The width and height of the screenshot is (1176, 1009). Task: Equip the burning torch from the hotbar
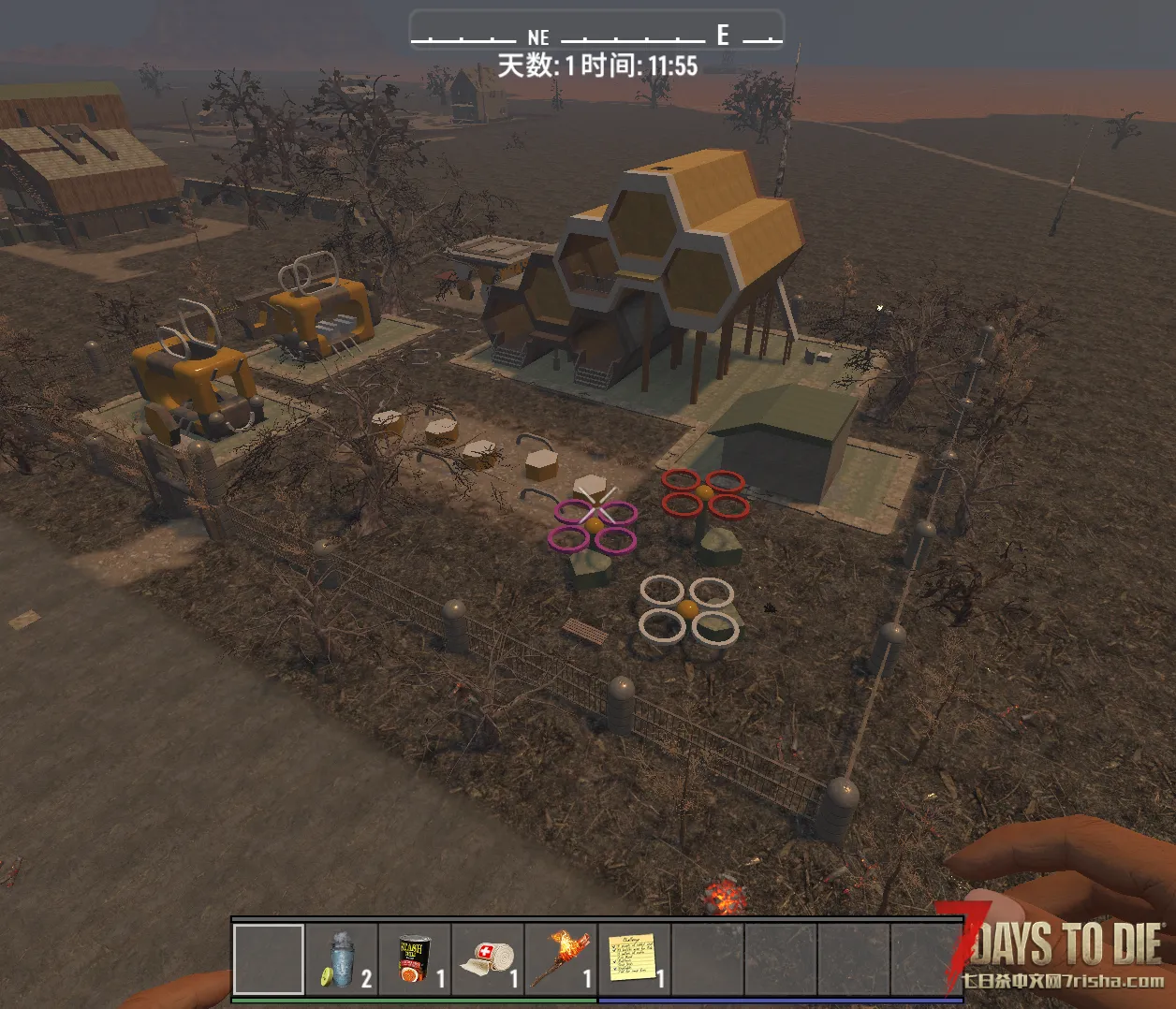point(561,958)
